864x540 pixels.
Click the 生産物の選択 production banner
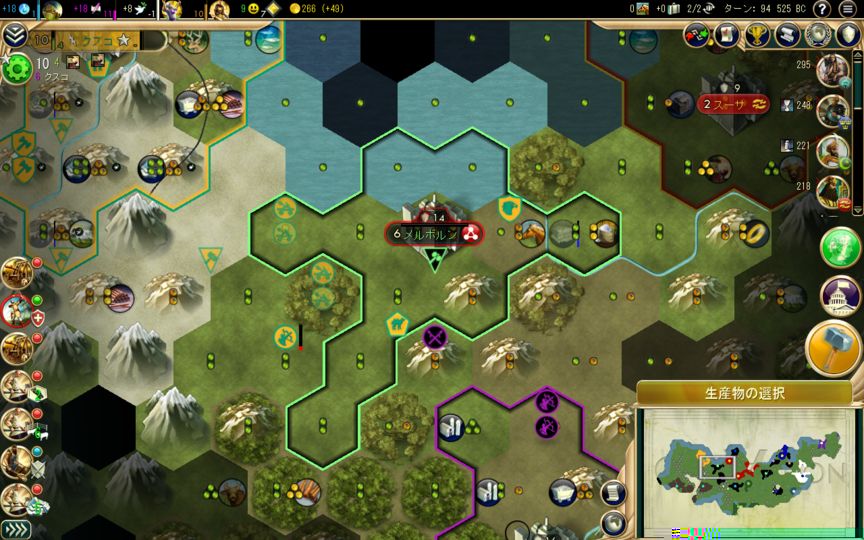744,392
